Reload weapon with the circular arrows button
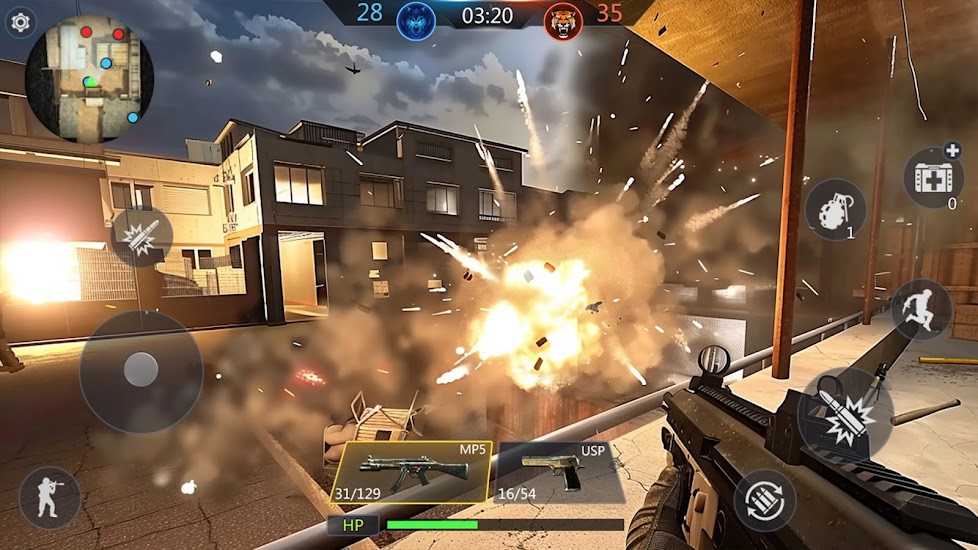Image resolution: width=978 pixels, height=550 pixels. coord(765,500)
